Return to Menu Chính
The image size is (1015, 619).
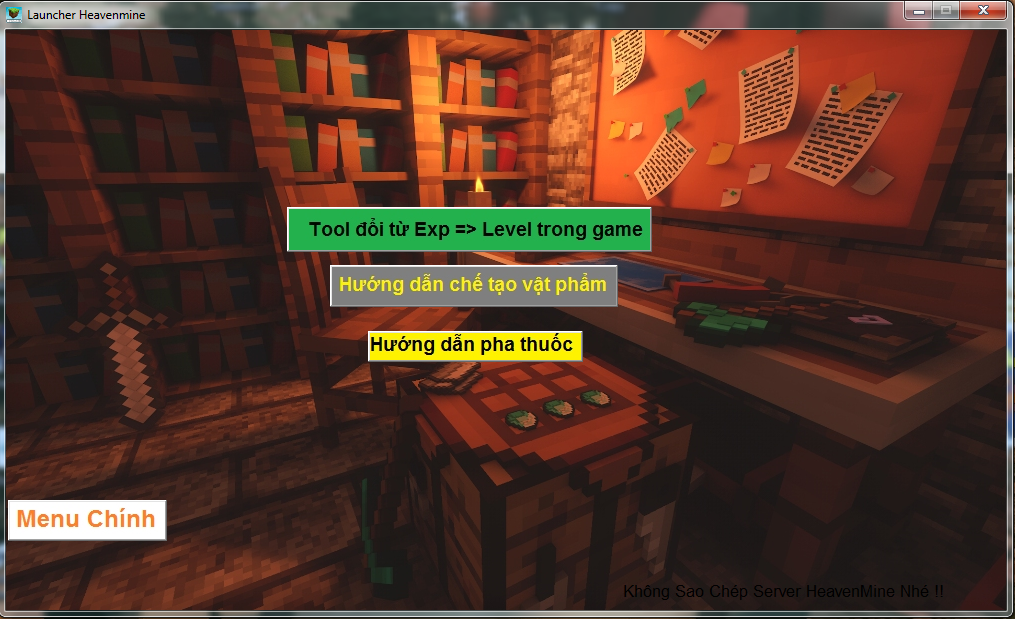pos(87,519)
